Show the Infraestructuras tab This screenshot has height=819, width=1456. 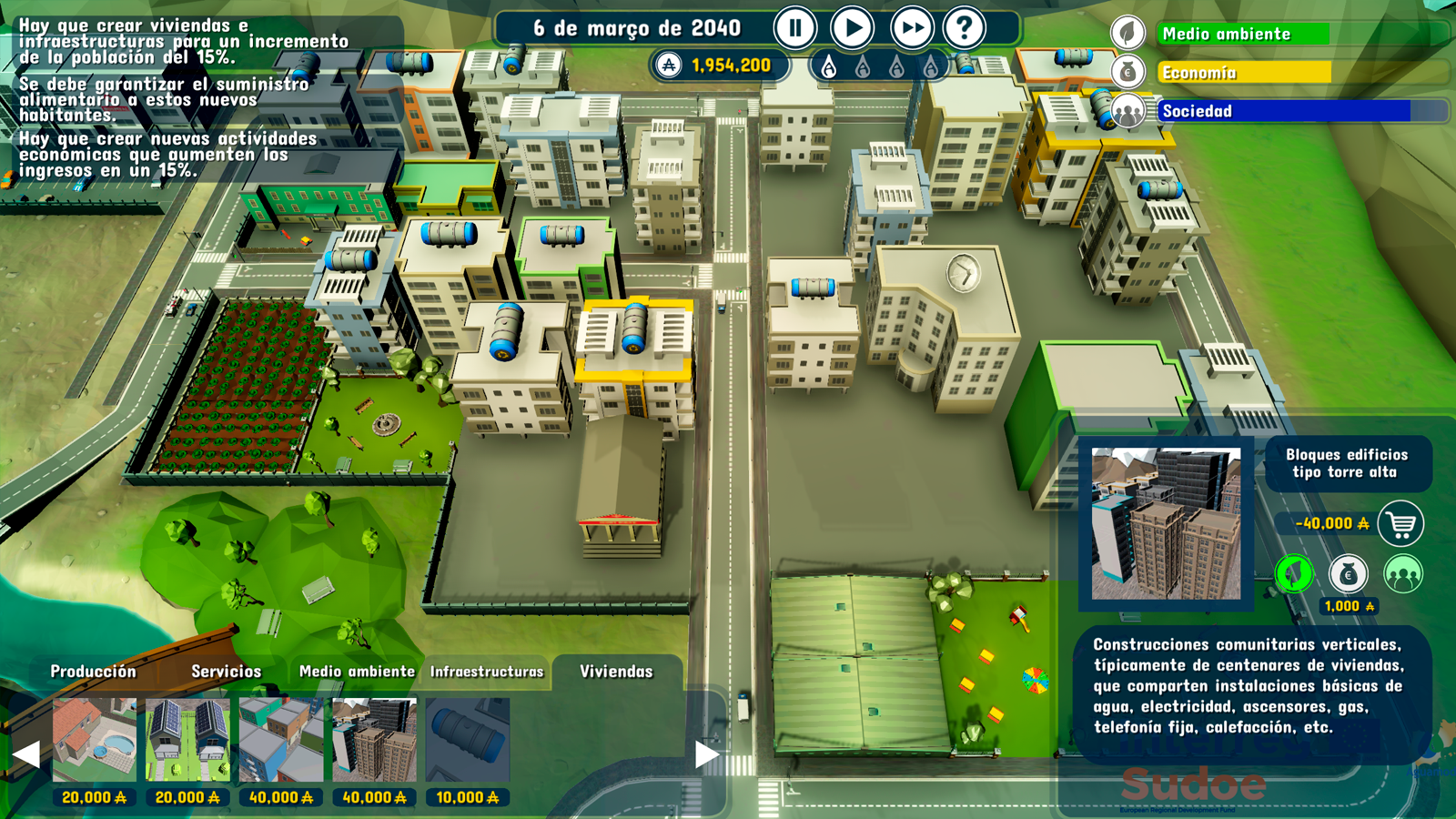487,672
